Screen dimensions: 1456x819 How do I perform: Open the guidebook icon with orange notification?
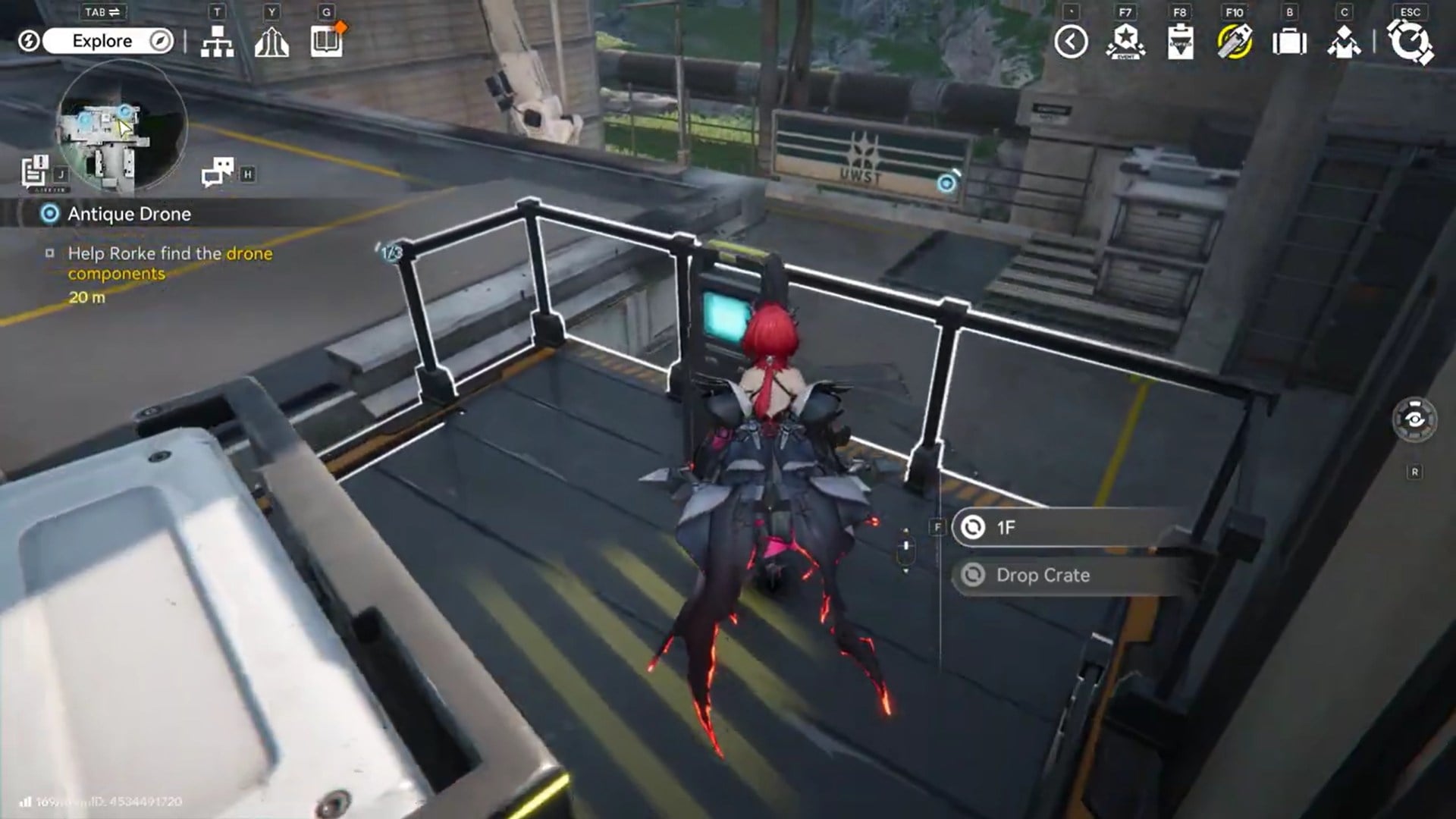click(x=326, y=43)
